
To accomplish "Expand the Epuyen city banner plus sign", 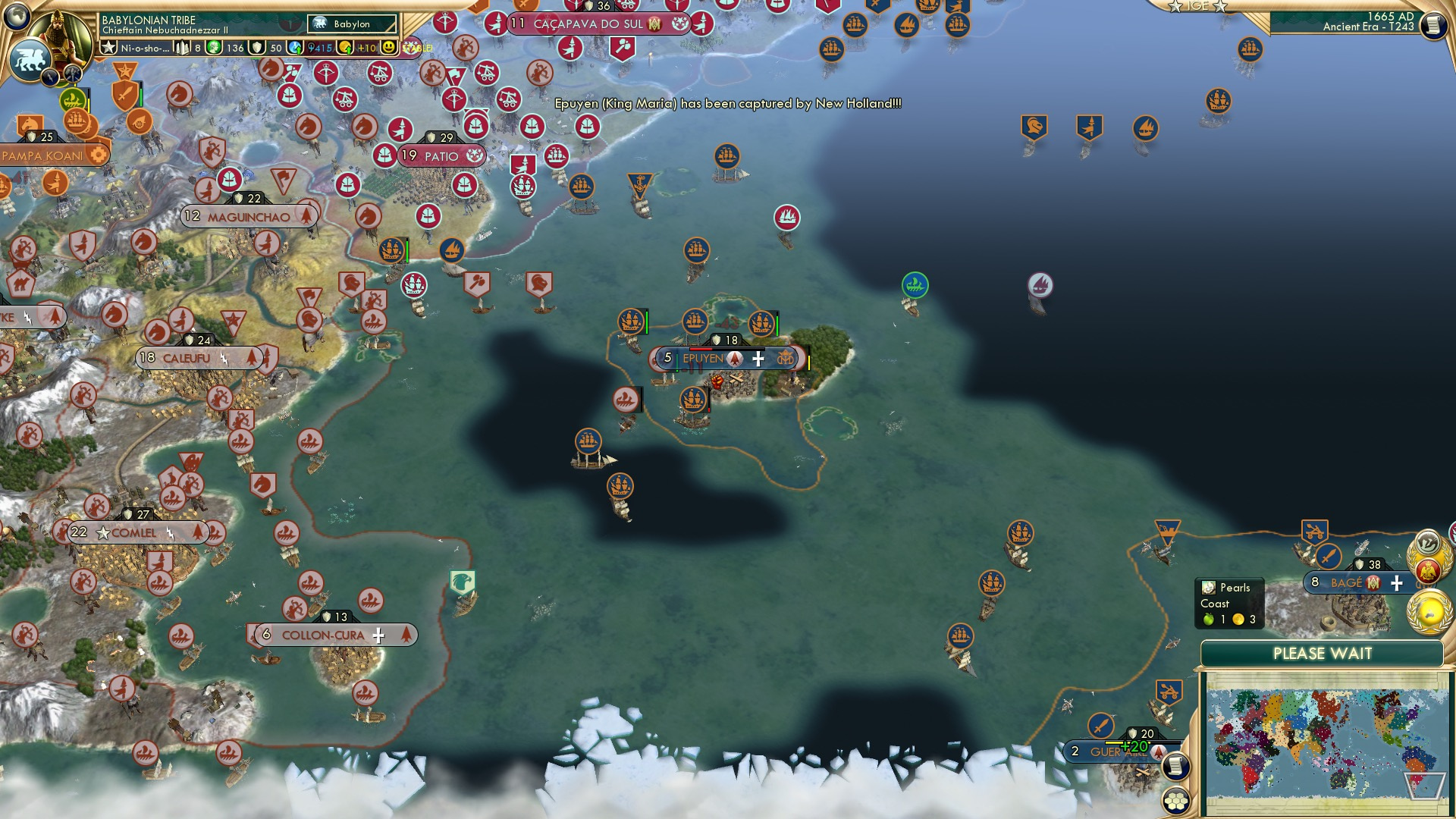I will (x=757, y=359).
